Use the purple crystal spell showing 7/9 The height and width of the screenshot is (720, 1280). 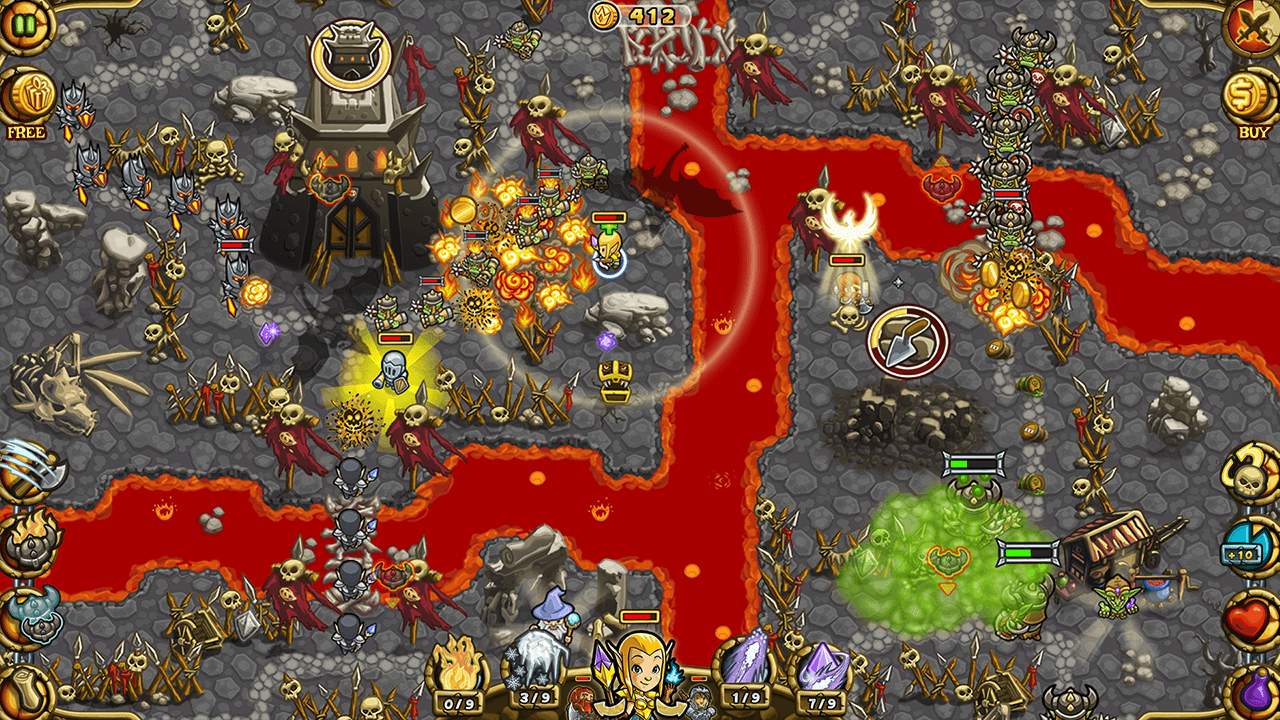(822, 663)
